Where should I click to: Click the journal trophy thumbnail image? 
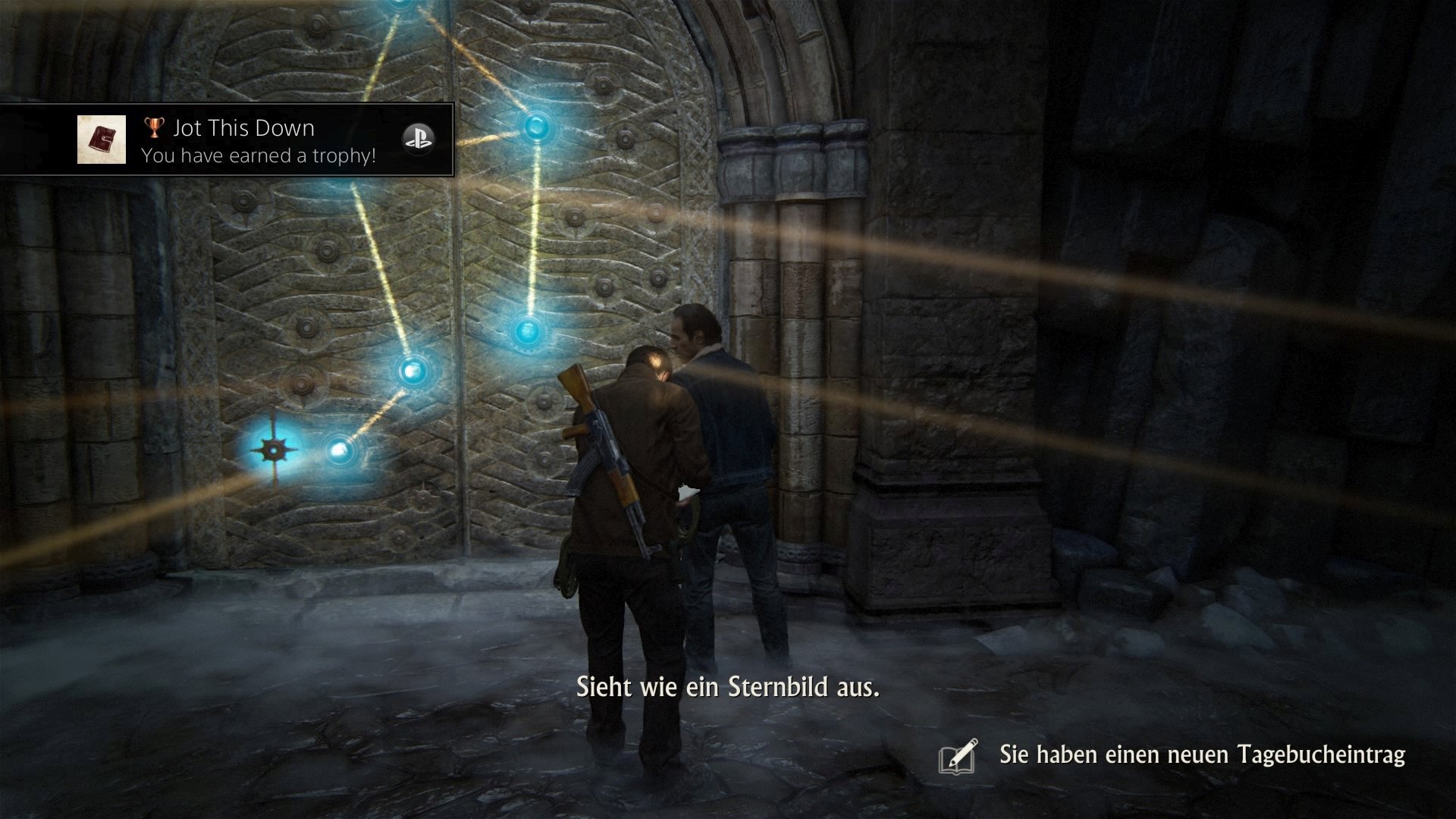(102, 140)
